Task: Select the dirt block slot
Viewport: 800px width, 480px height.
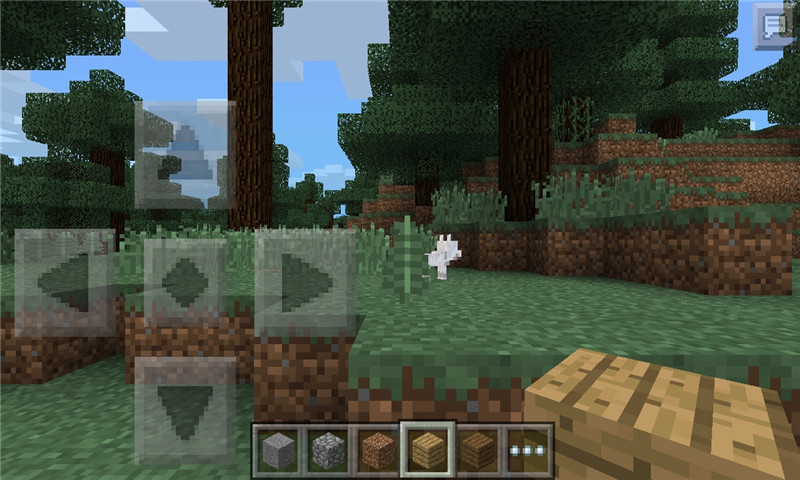Action: tap(377, 451)
